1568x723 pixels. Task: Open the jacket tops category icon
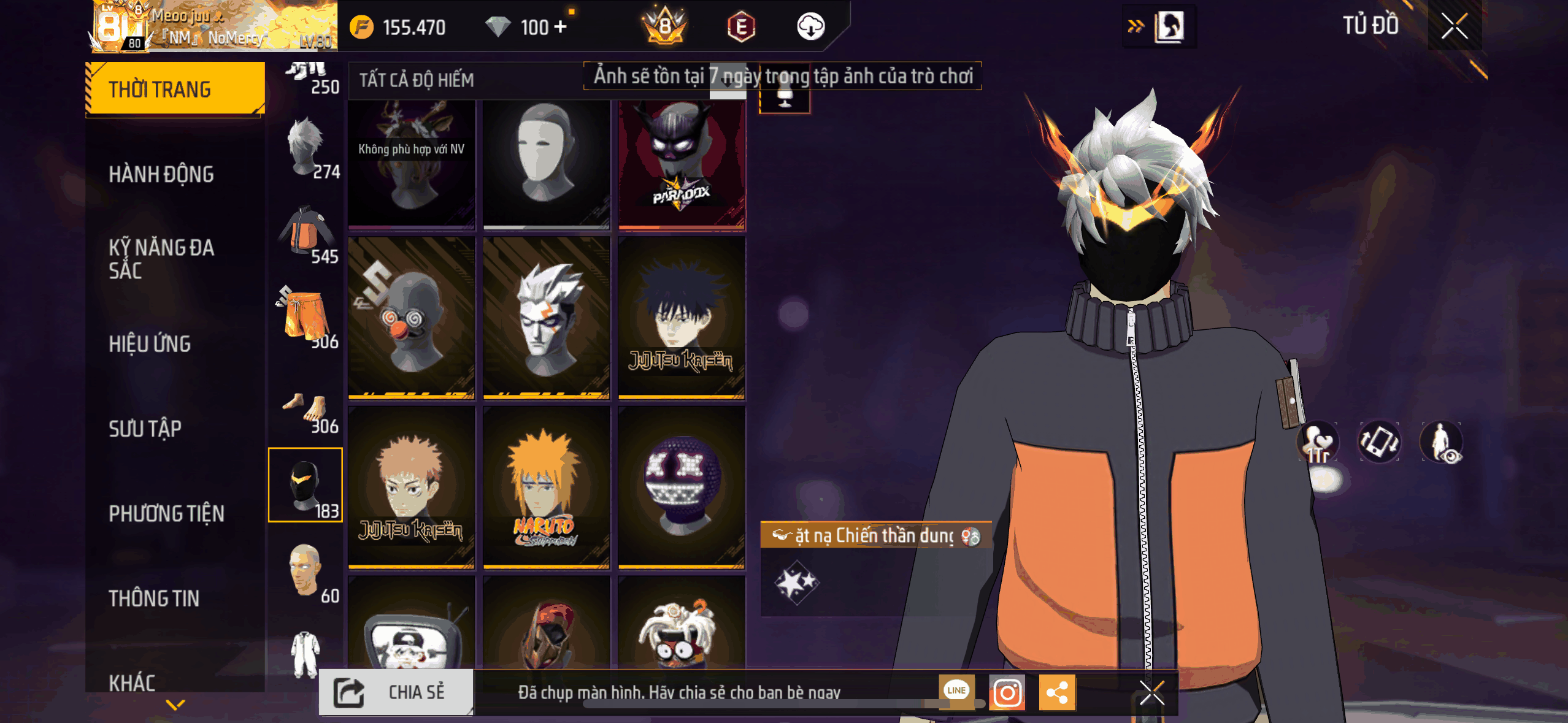point(306,231)
